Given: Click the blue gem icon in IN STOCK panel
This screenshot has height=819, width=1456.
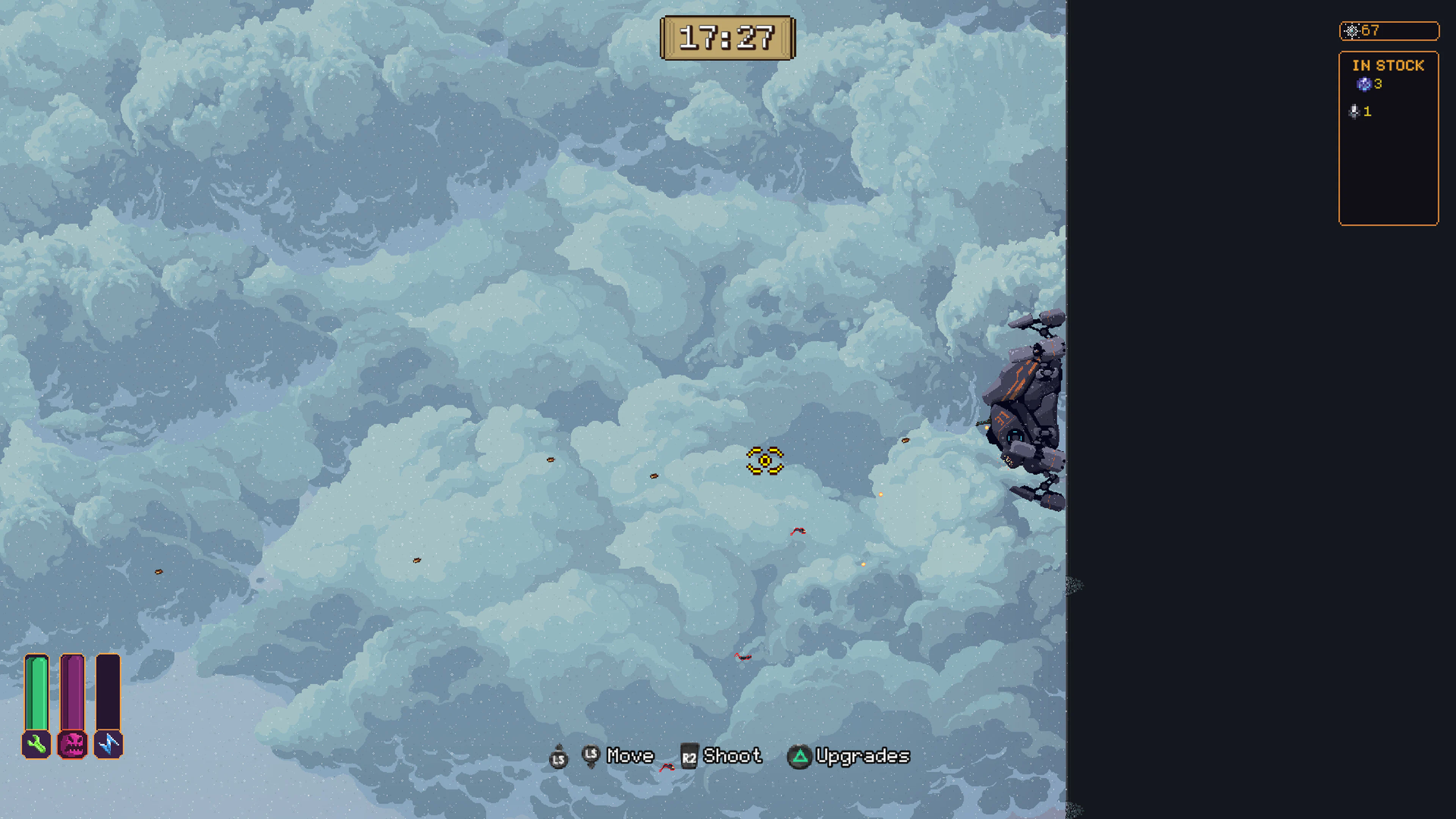Looking at the screenshot, I should [x=1365, y=85].
